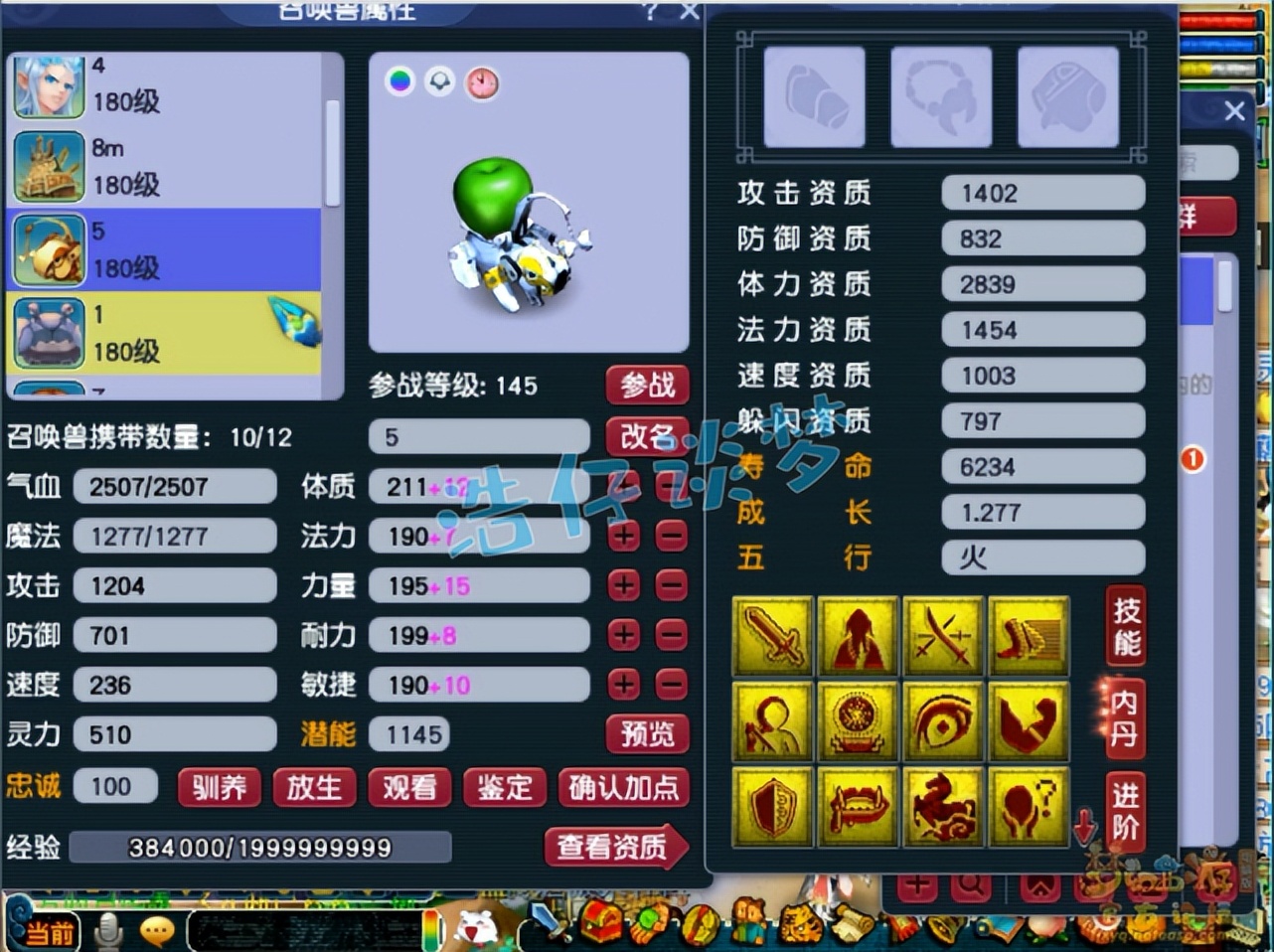Click the 确认加点 button to confirm points

(624, 787)
